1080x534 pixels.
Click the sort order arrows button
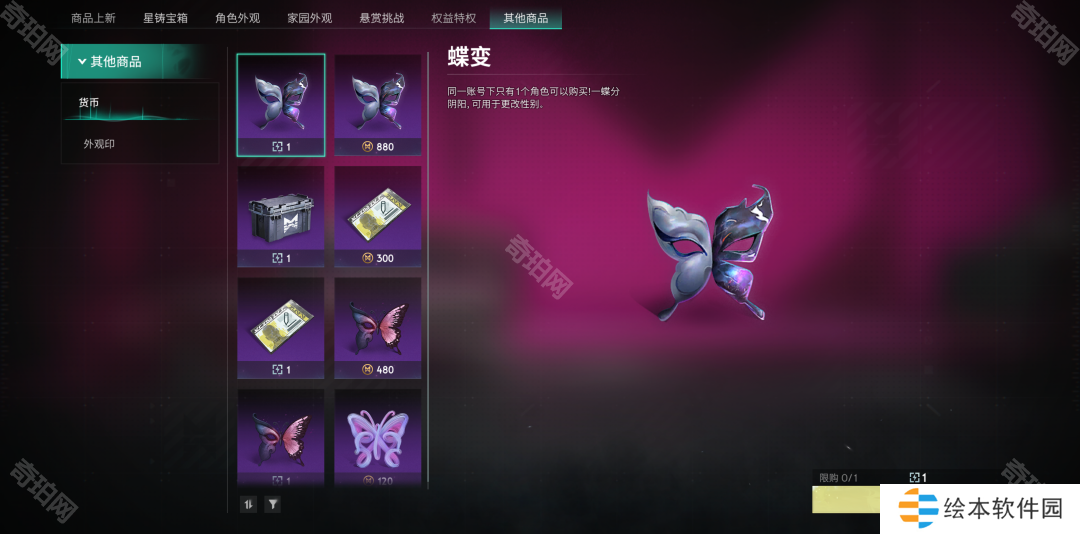(x=249, y=504)
